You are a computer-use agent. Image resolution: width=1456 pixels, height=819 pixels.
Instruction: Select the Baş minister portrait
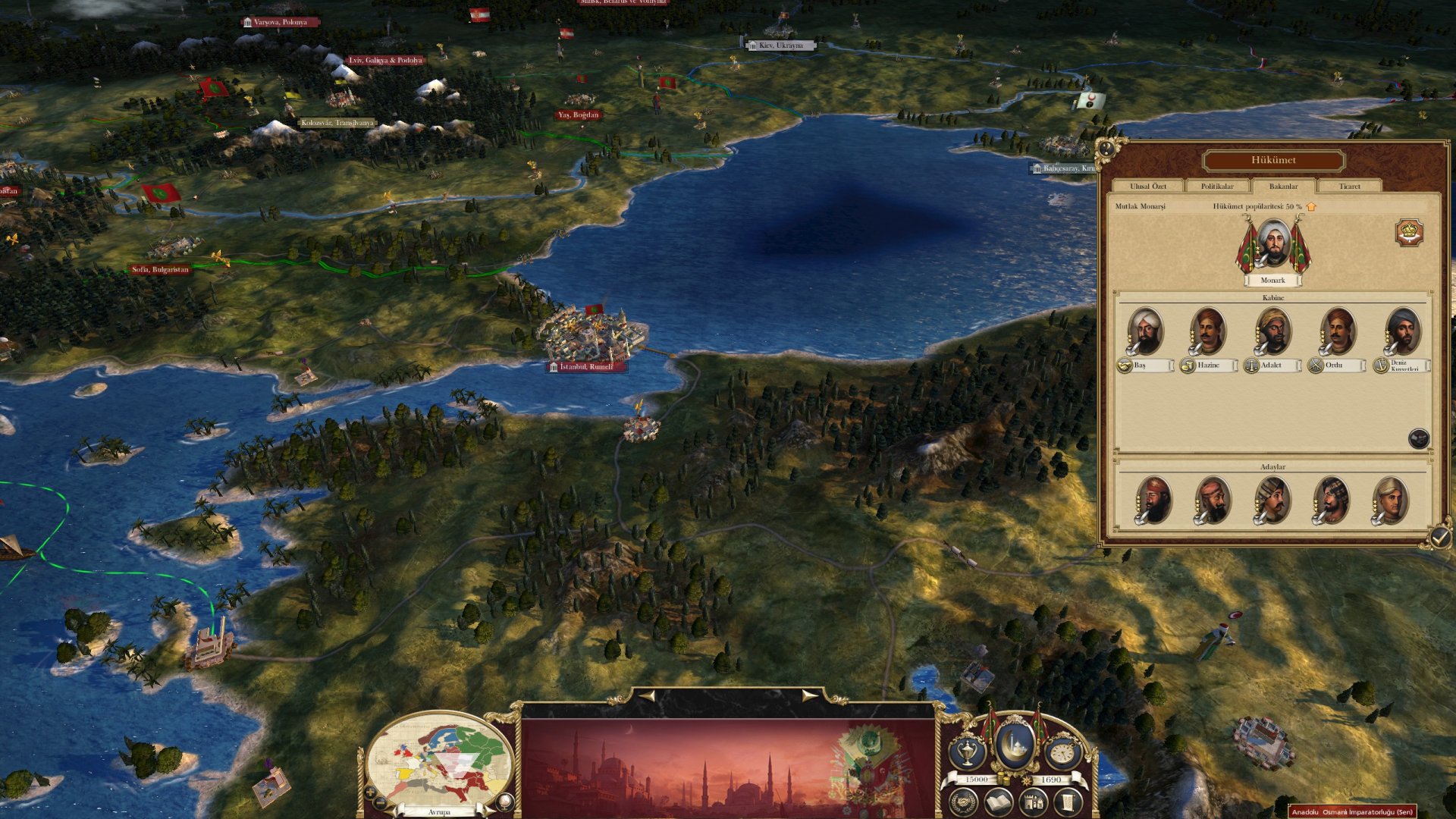pos(1145,331)
